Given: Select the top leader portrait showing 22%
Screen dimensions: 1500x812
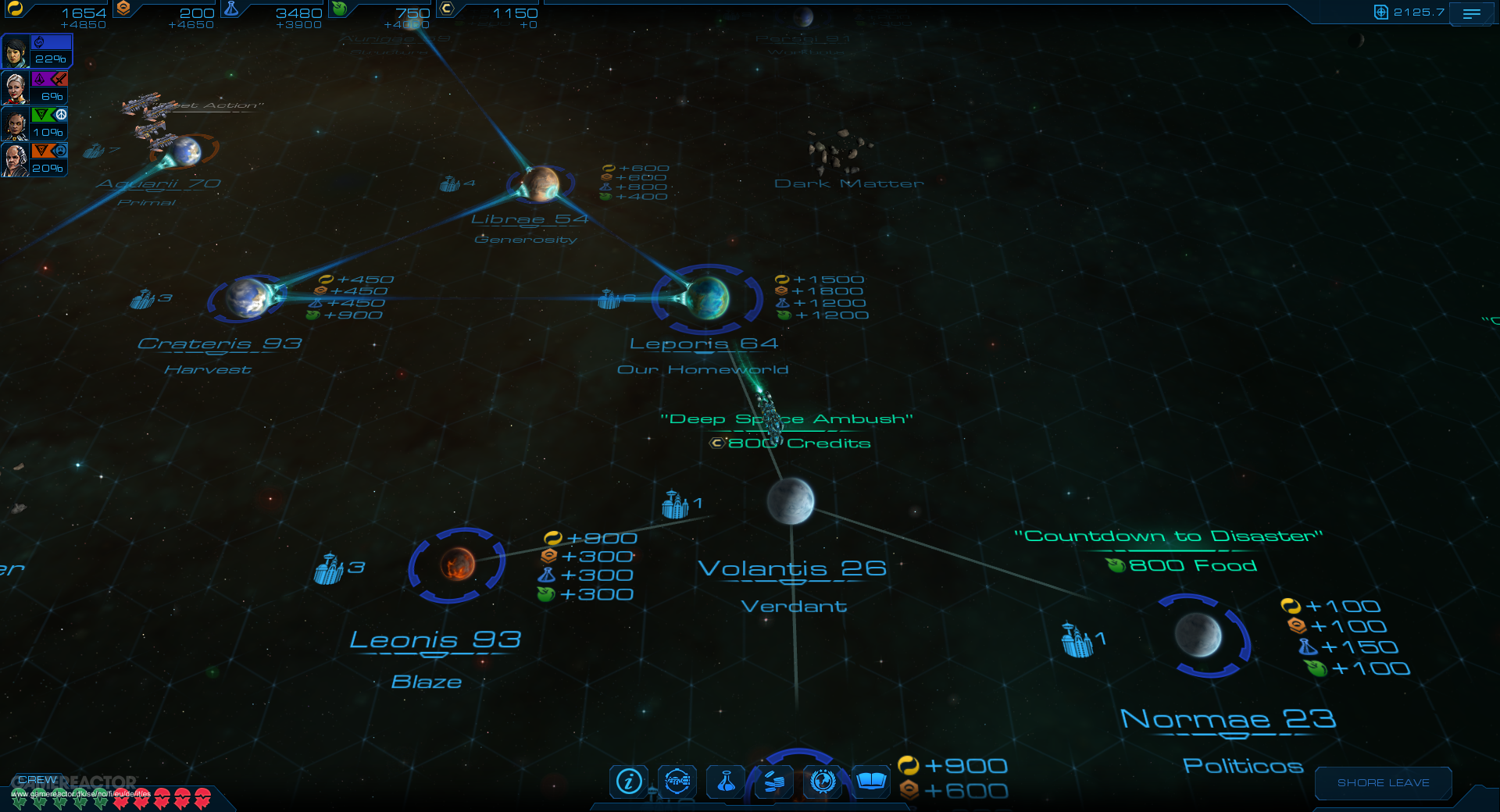Looking at the screenshot, I should pyautogui.click(x=16, y=52).
